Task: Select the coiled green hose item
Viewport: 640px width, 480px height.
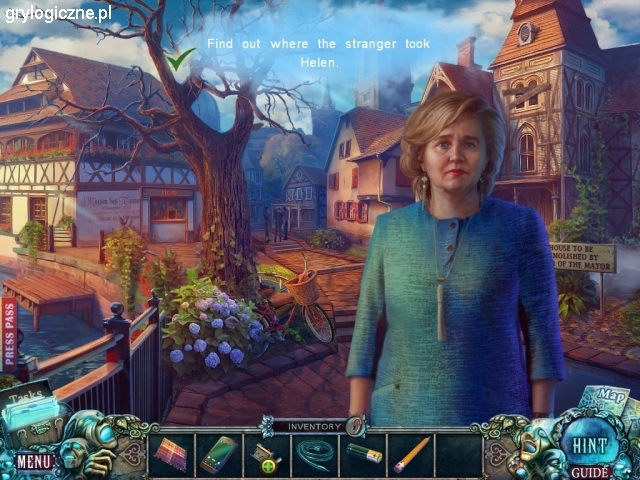Action: pos(315,454)
